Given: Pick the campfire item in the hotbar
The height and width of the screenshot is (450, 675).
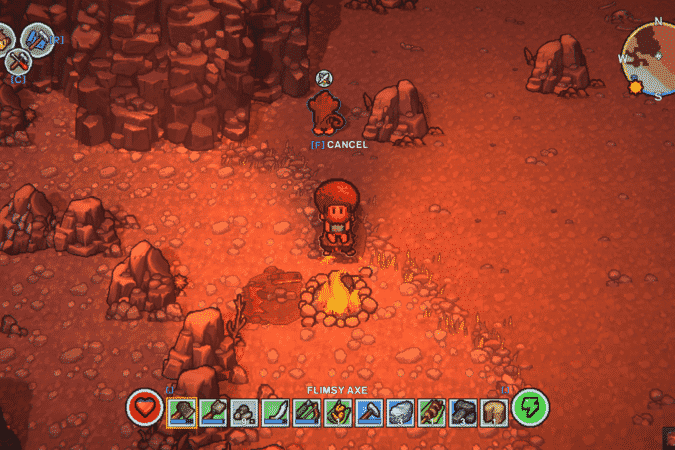Looking at the screenshot, I should (x=338, y=409).
